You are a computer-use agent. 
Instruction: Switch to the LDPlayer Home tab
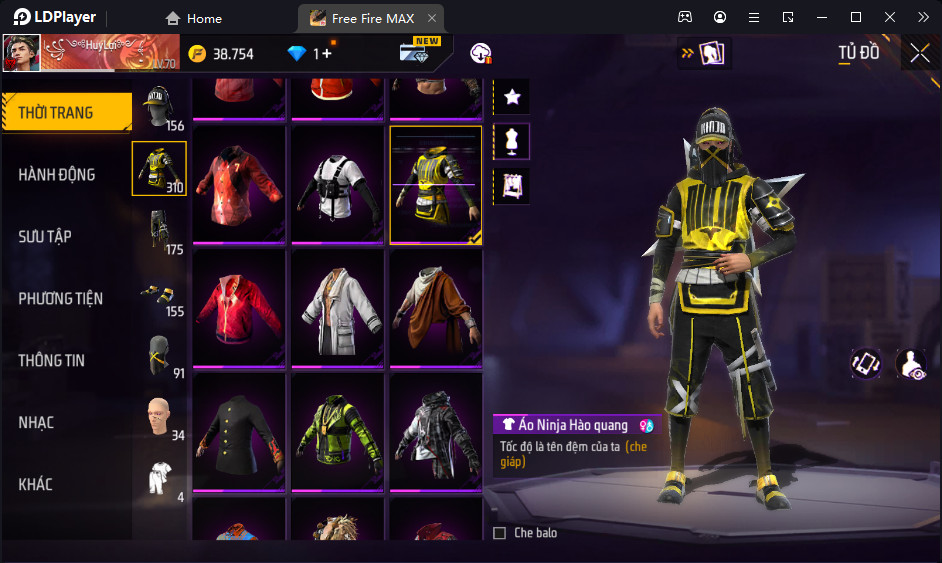click(x=194, y=18)
